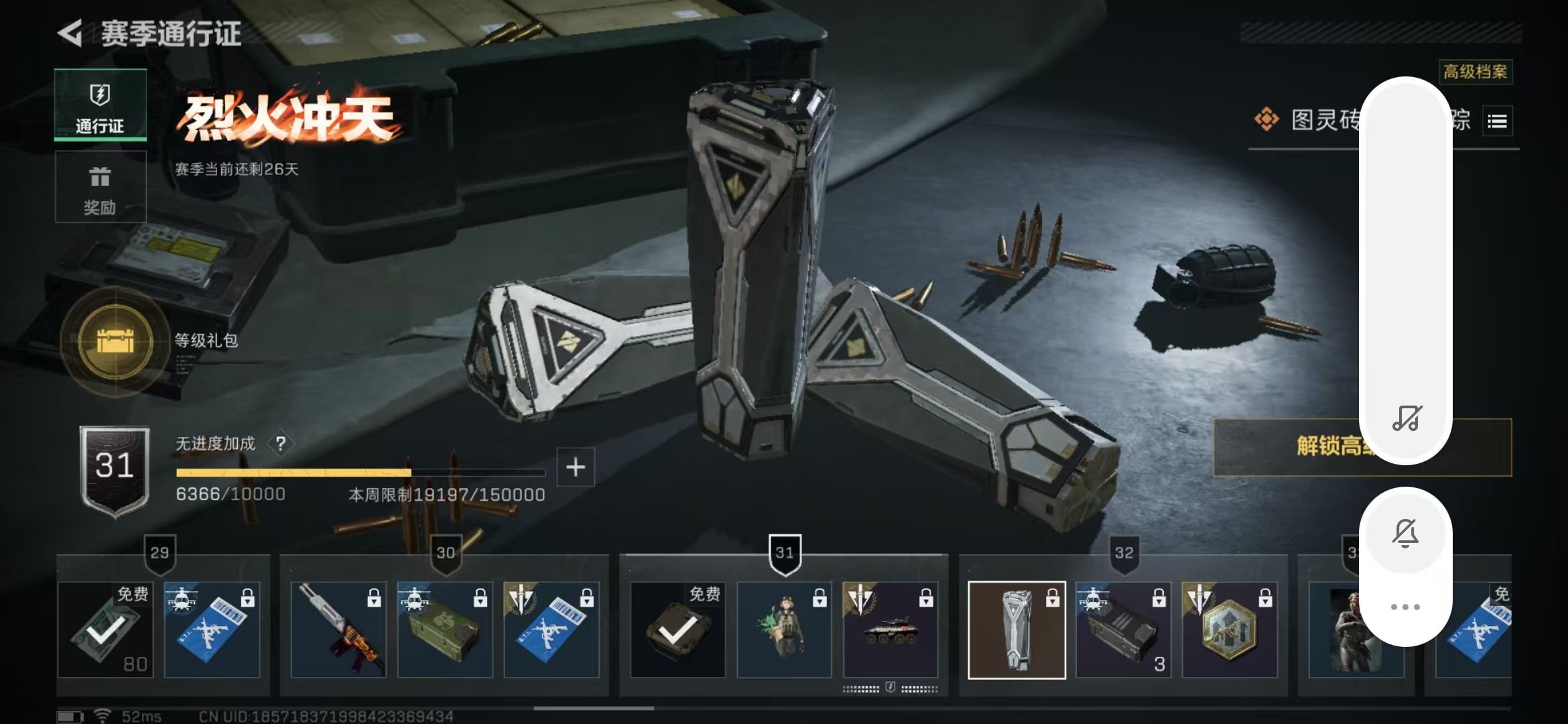Select the level 31 armored vehicle reward
This screenshot has height=724, width=1568.
[891, 629]
